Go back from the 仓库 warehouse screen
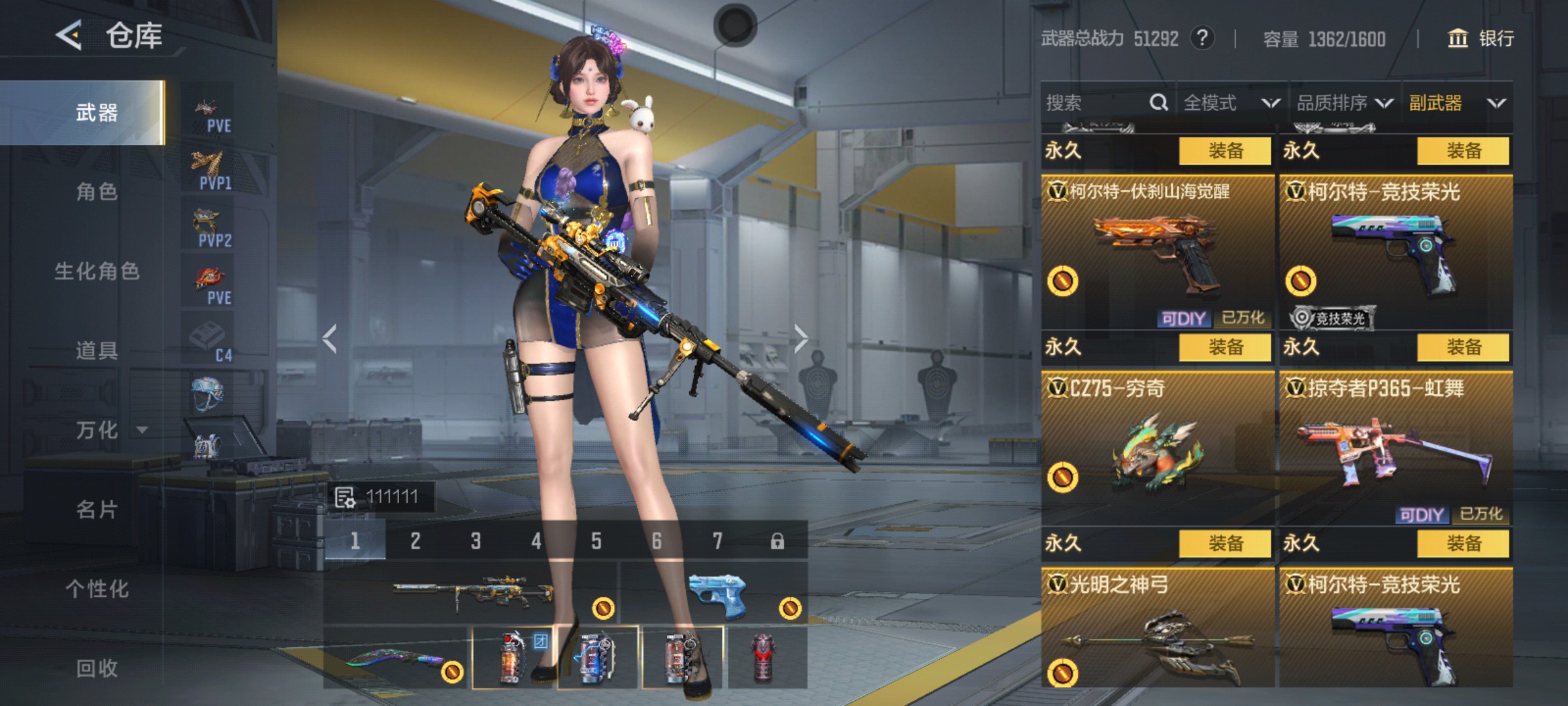1568x706 pixels. tap(69, 35)
